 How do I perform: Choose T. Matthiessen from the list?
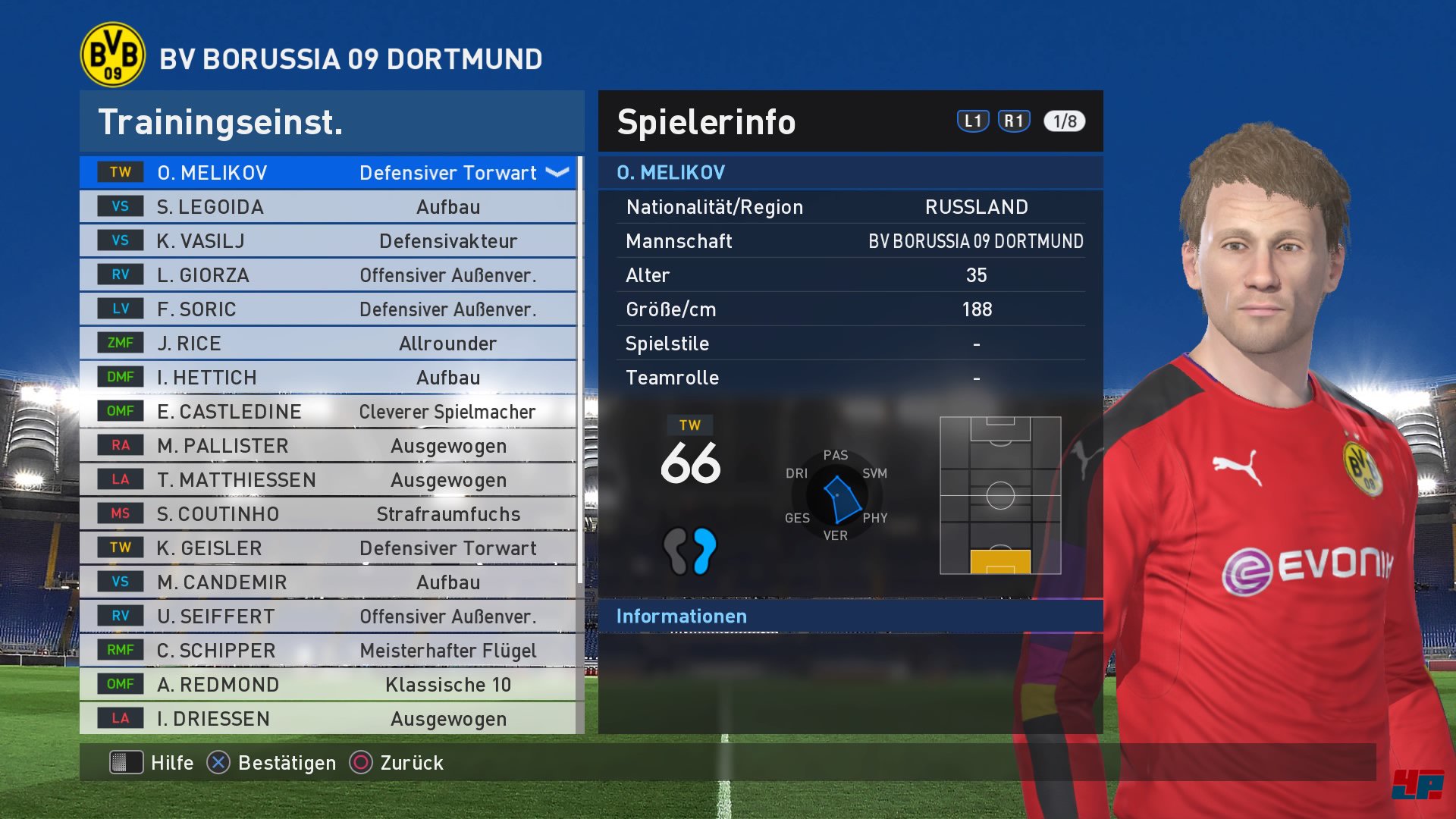326,480
